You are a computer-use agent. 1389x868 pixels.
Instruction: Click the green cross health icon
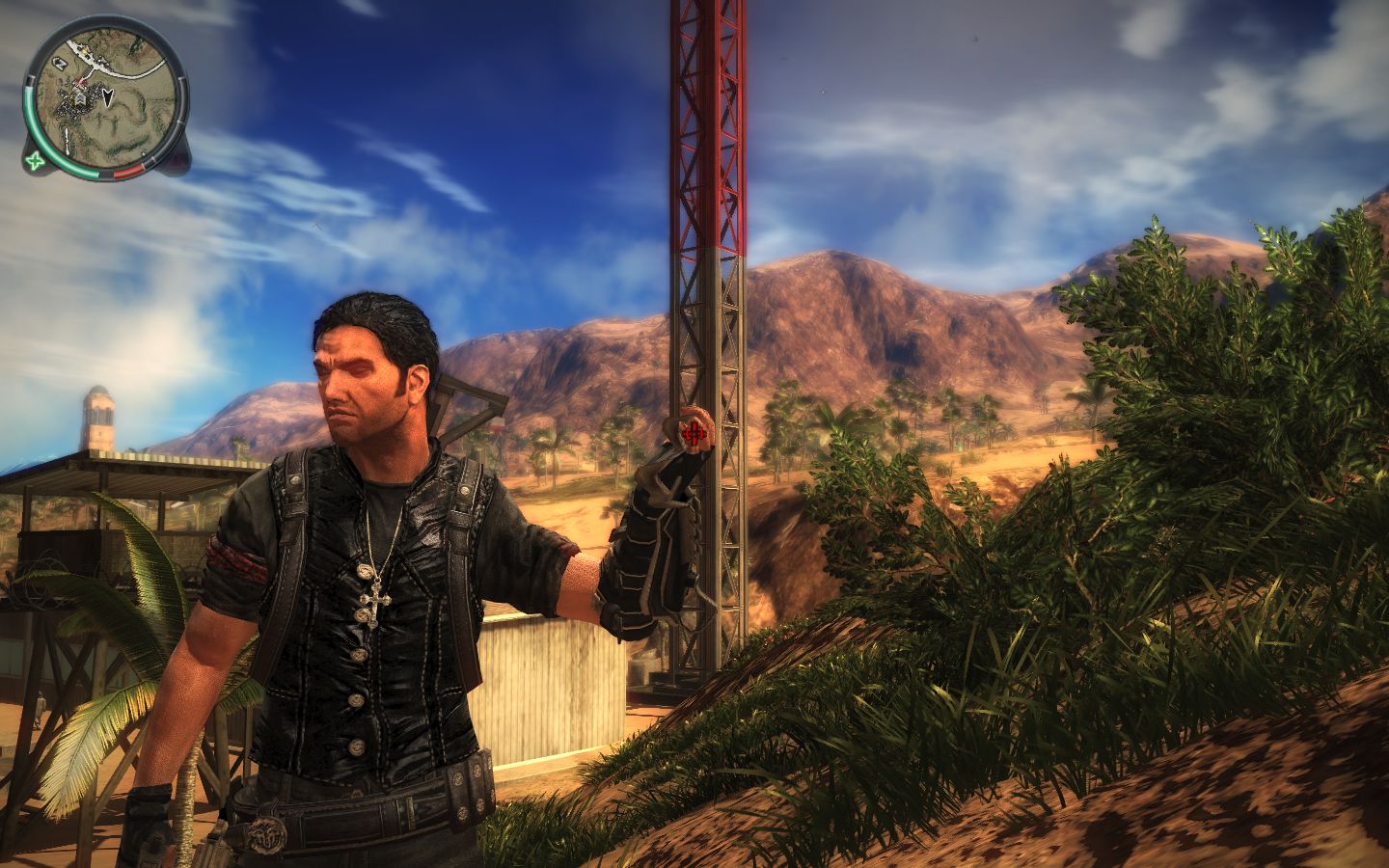(x=36, y=161)
